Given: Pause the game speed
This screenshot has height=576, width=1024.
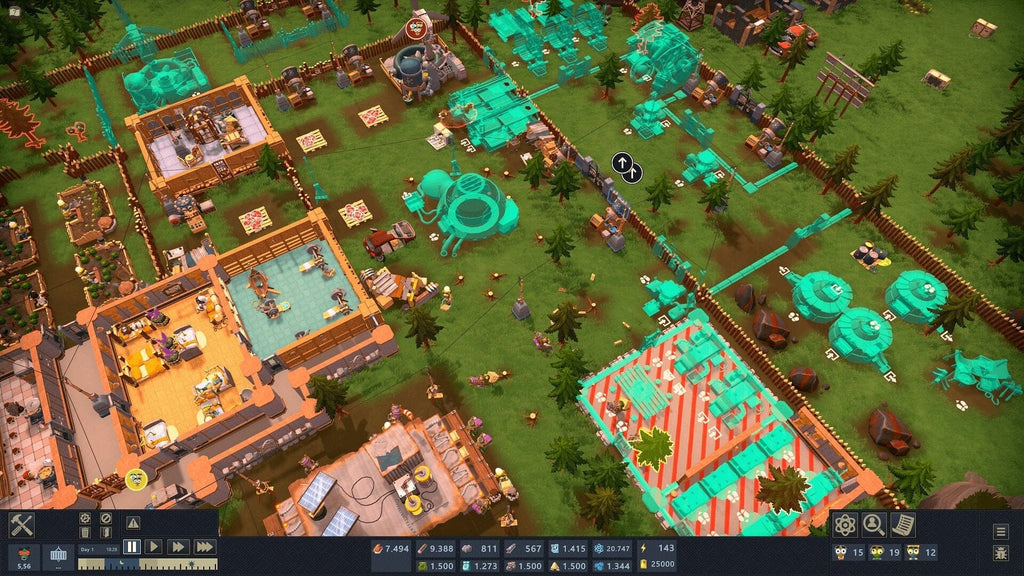Looking at the screenshot, I should coord(132,546).
